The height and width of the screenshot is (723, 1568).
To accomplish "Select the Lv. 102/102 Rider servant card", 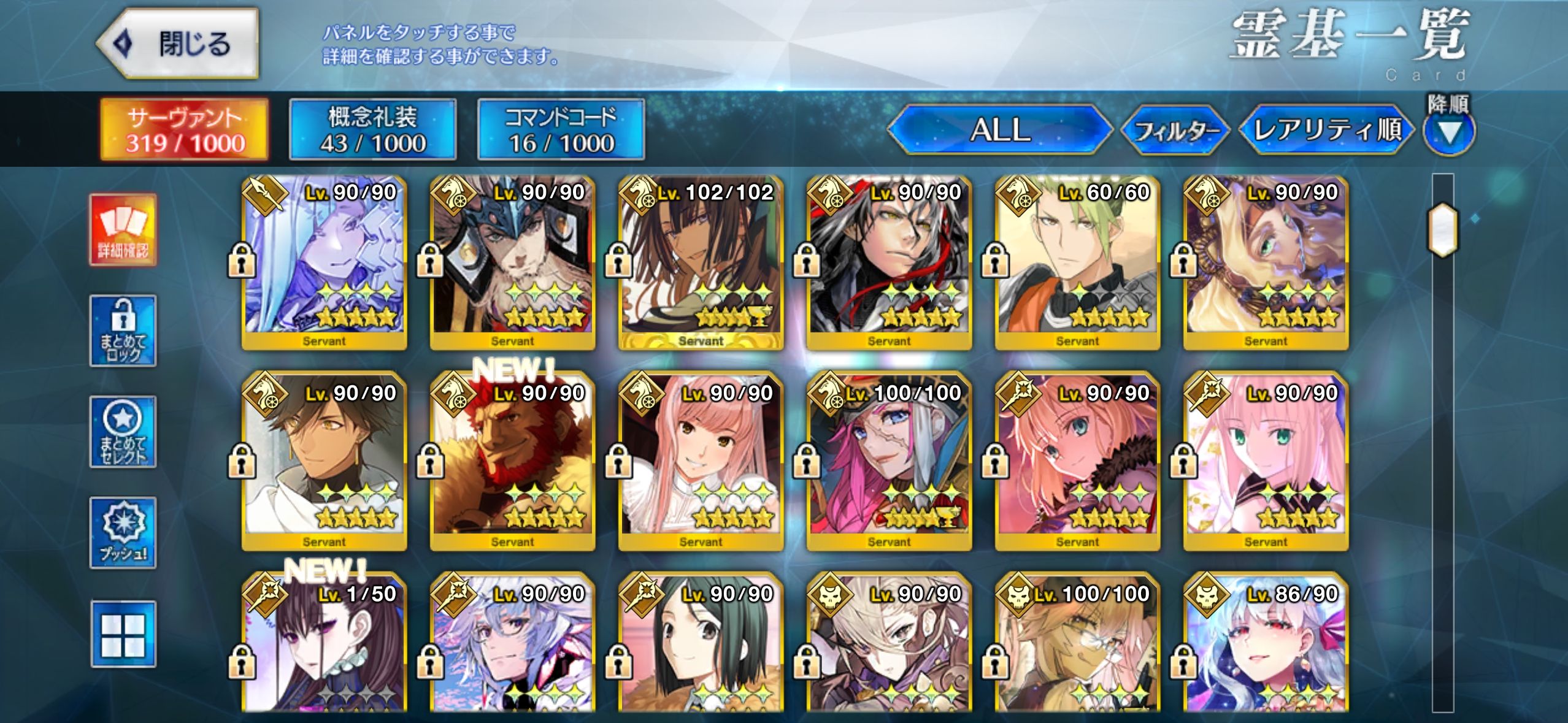I will point(701,264).
